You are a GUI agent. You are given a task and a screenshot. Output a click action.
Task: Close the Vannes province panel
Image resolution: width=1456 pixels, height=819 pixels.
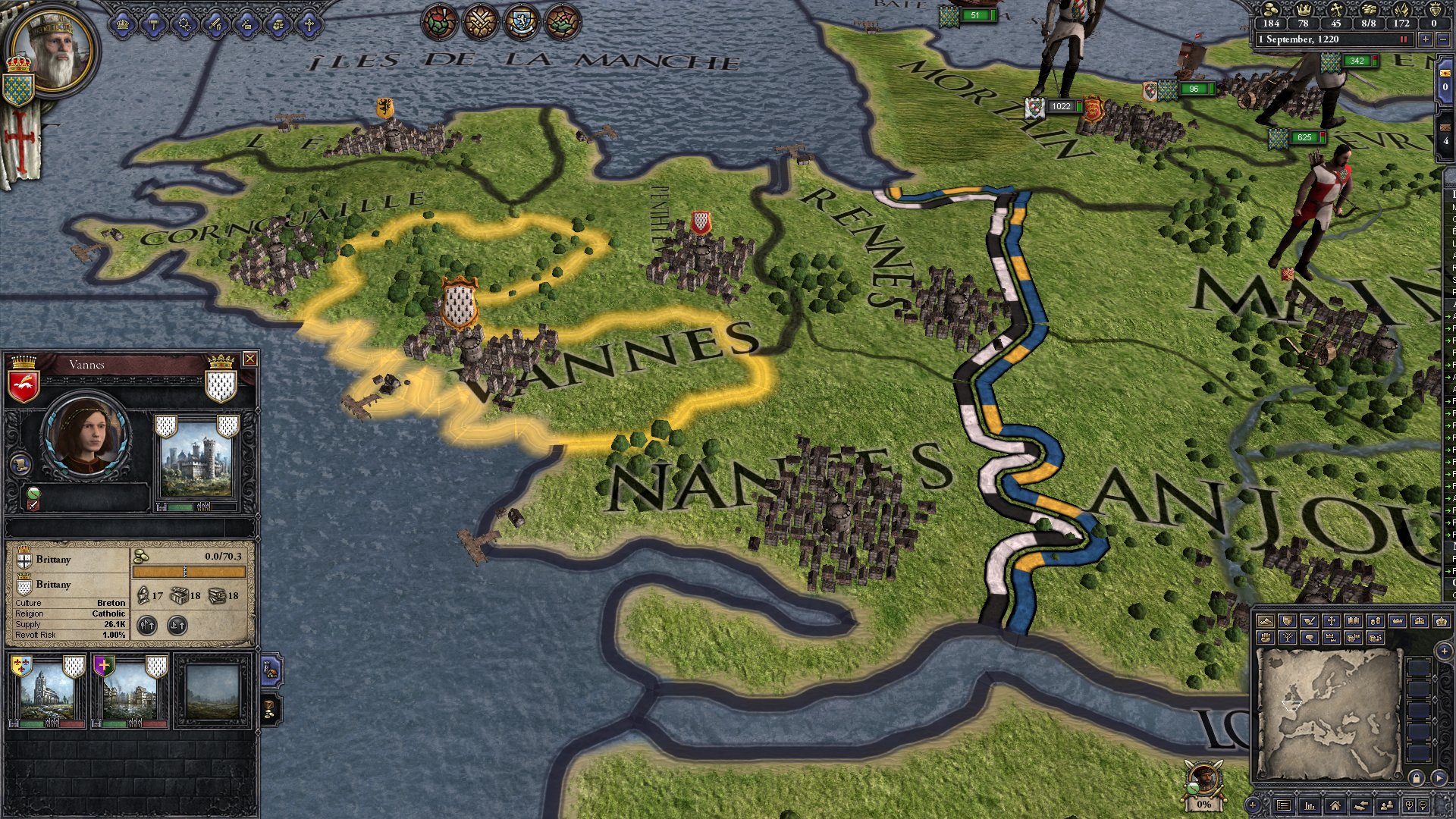tap(249, 359)
